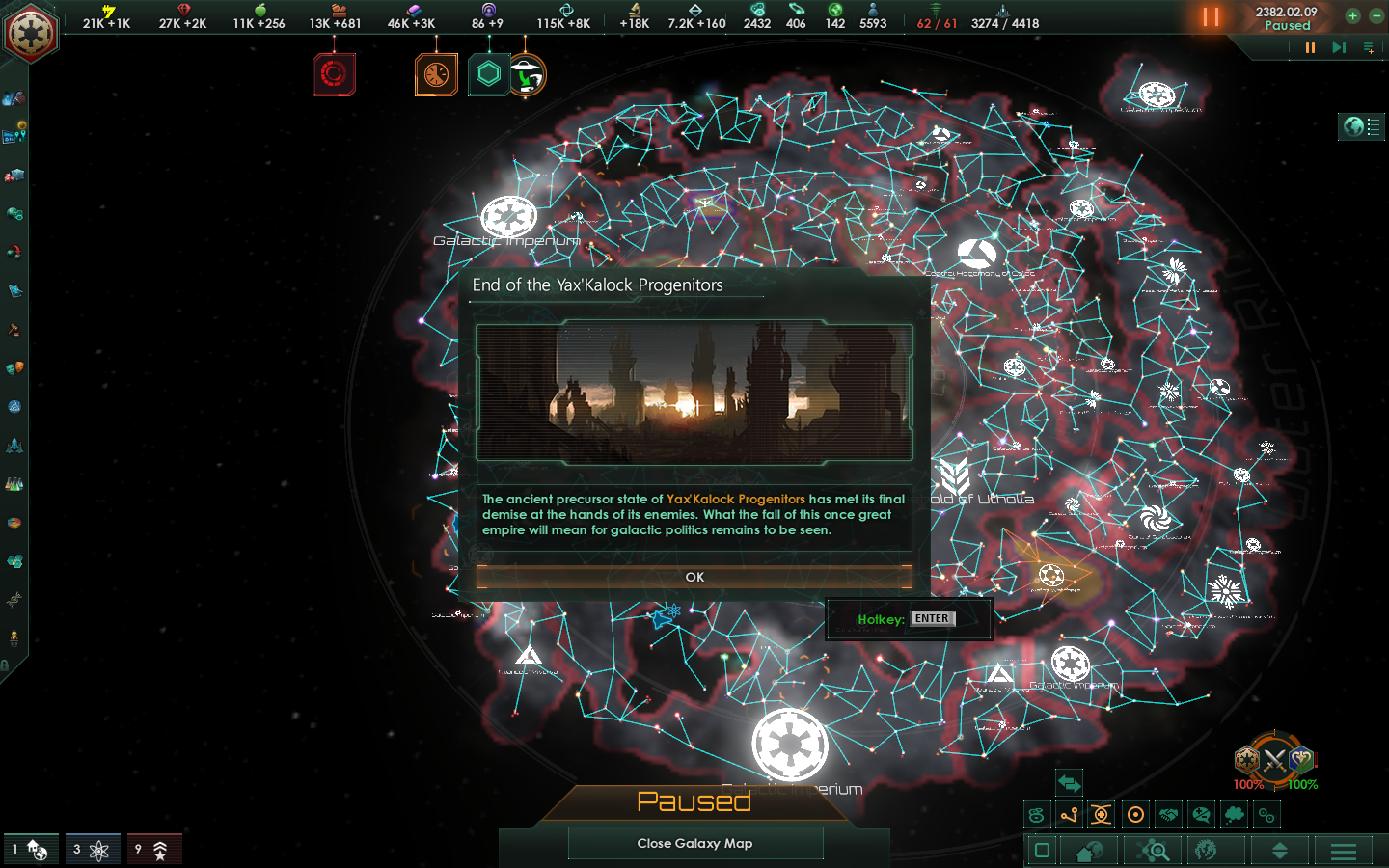
Task: Toggle the orange trade routes map mode
Action: [x=1069, y=814]
